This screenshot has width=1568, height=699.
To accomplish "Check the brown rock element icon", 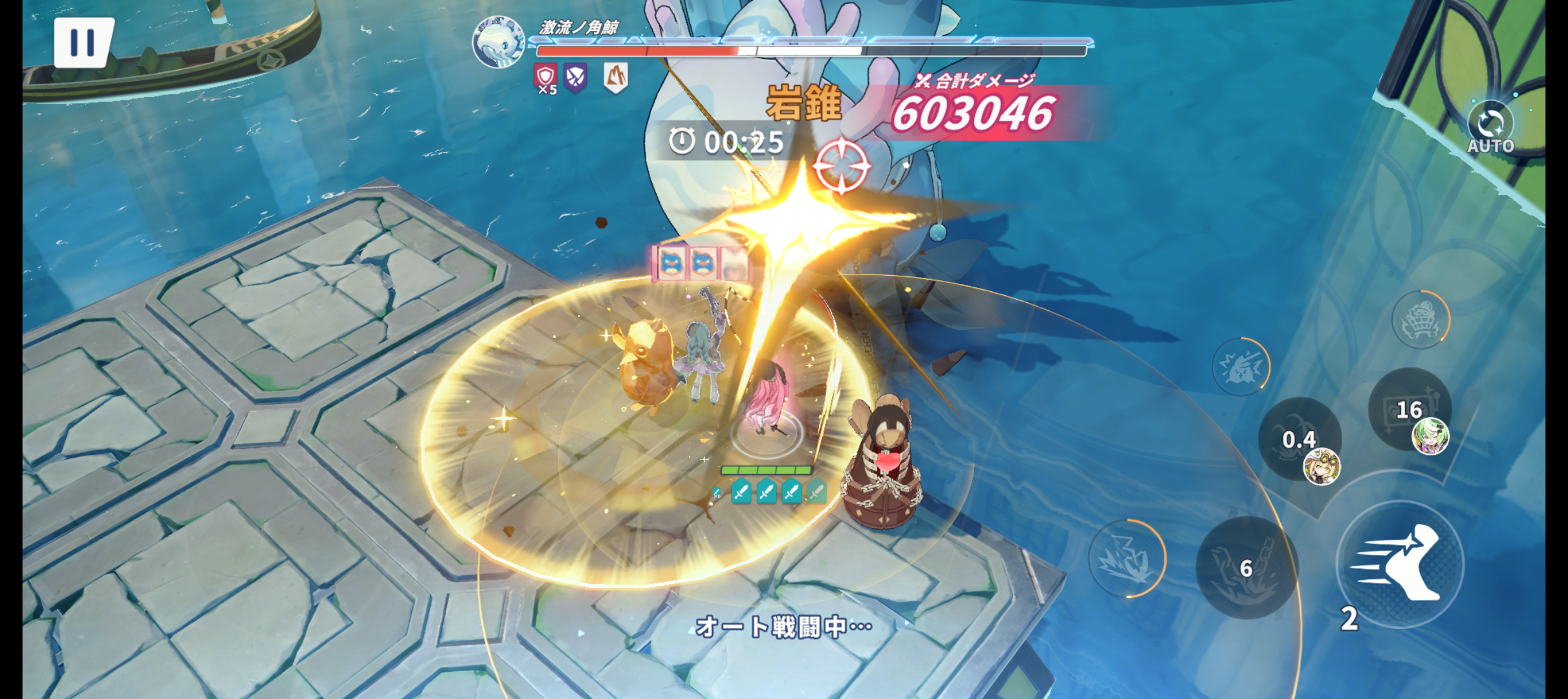I will (x=615, y=78).
